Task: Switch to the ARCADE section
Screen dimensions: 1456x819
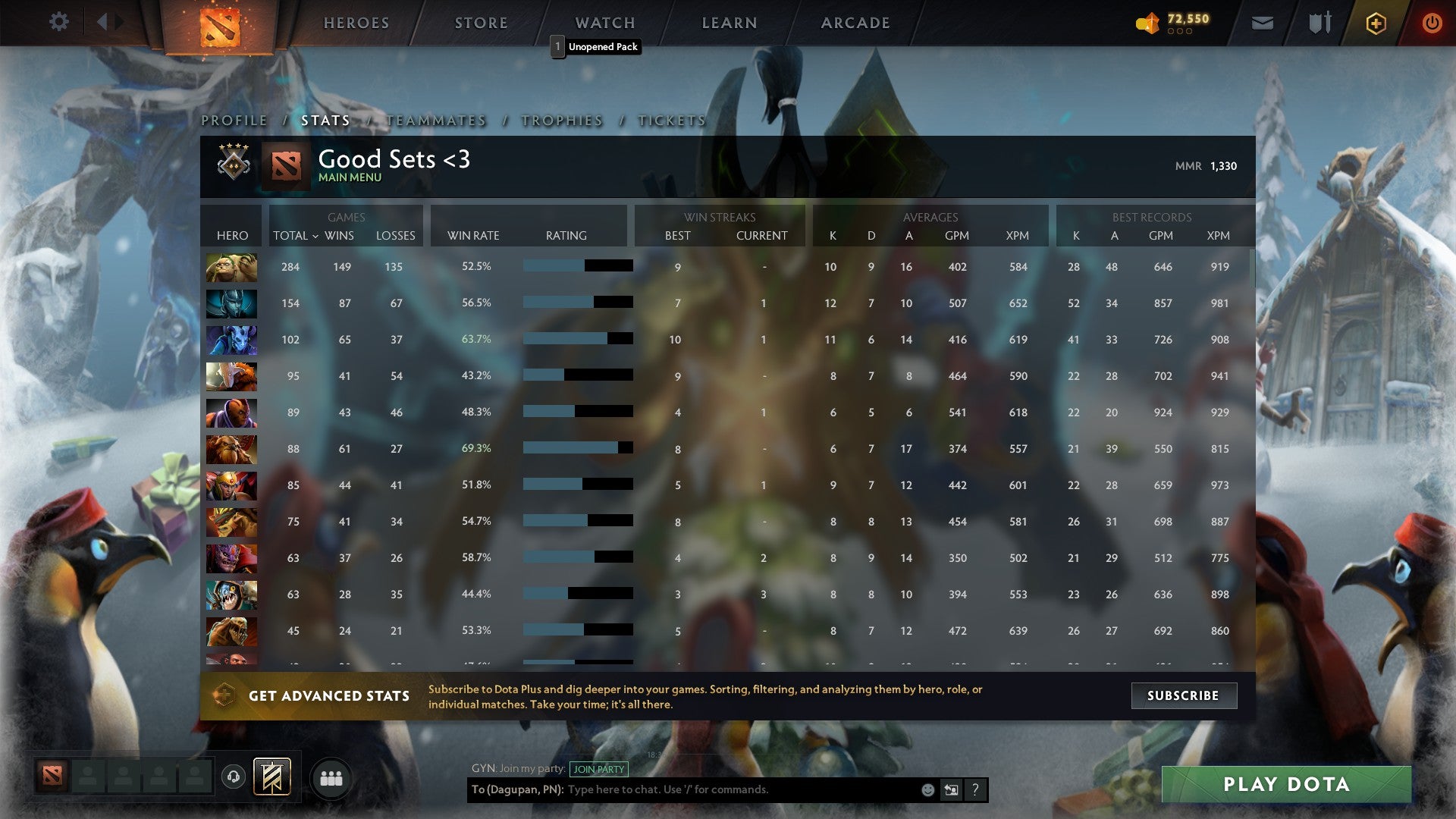Action: pyautogui.click(x=855, y=23)
